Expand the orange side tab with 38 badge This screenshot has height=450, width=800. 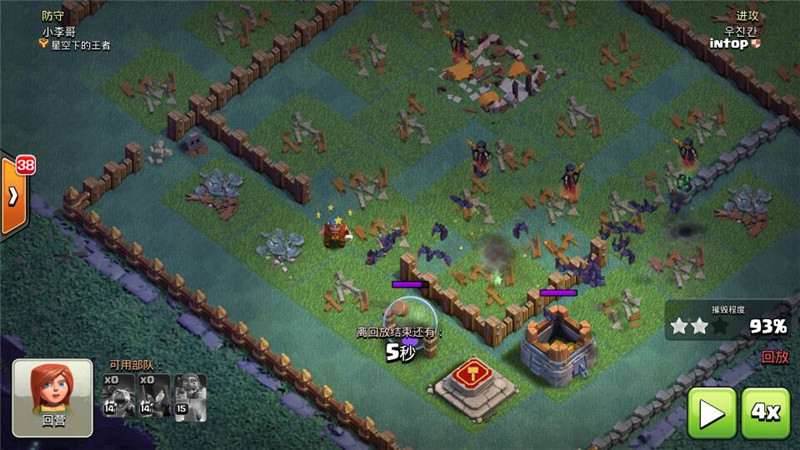pos(12,195)
